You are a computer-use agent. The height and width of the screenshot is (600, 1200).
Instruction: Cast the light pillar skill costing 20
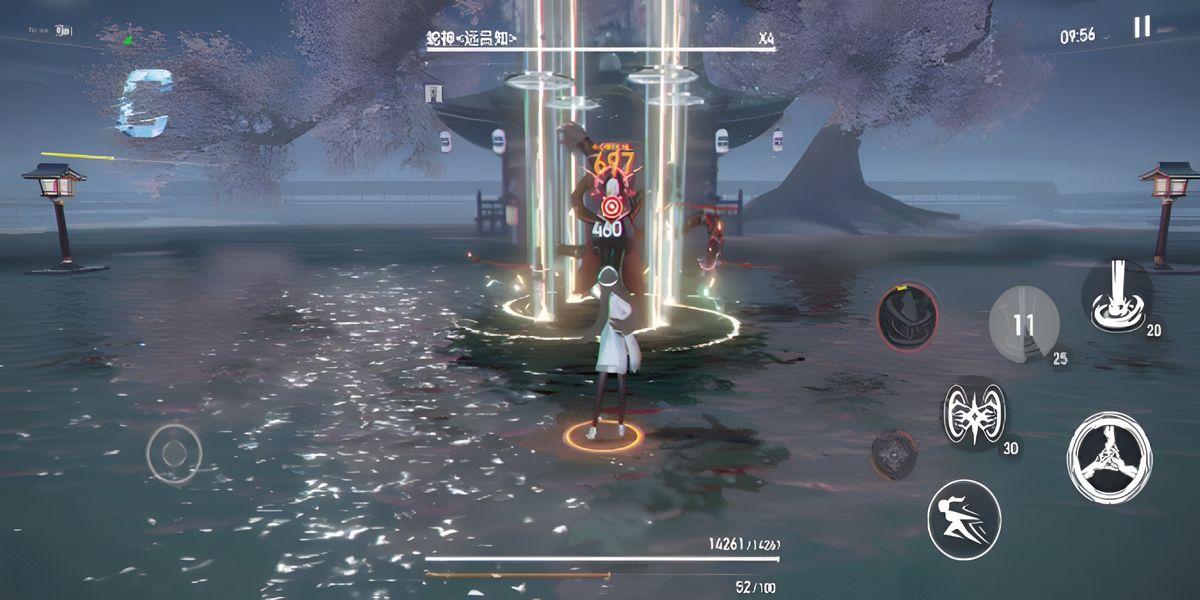click(1117, 294)
